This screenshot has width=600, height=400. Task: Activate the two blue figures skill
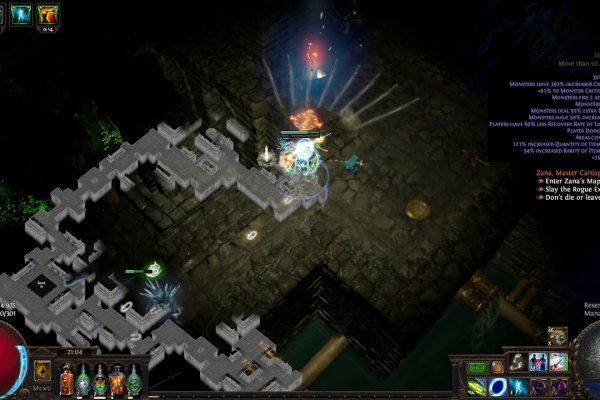pos(537,362)
